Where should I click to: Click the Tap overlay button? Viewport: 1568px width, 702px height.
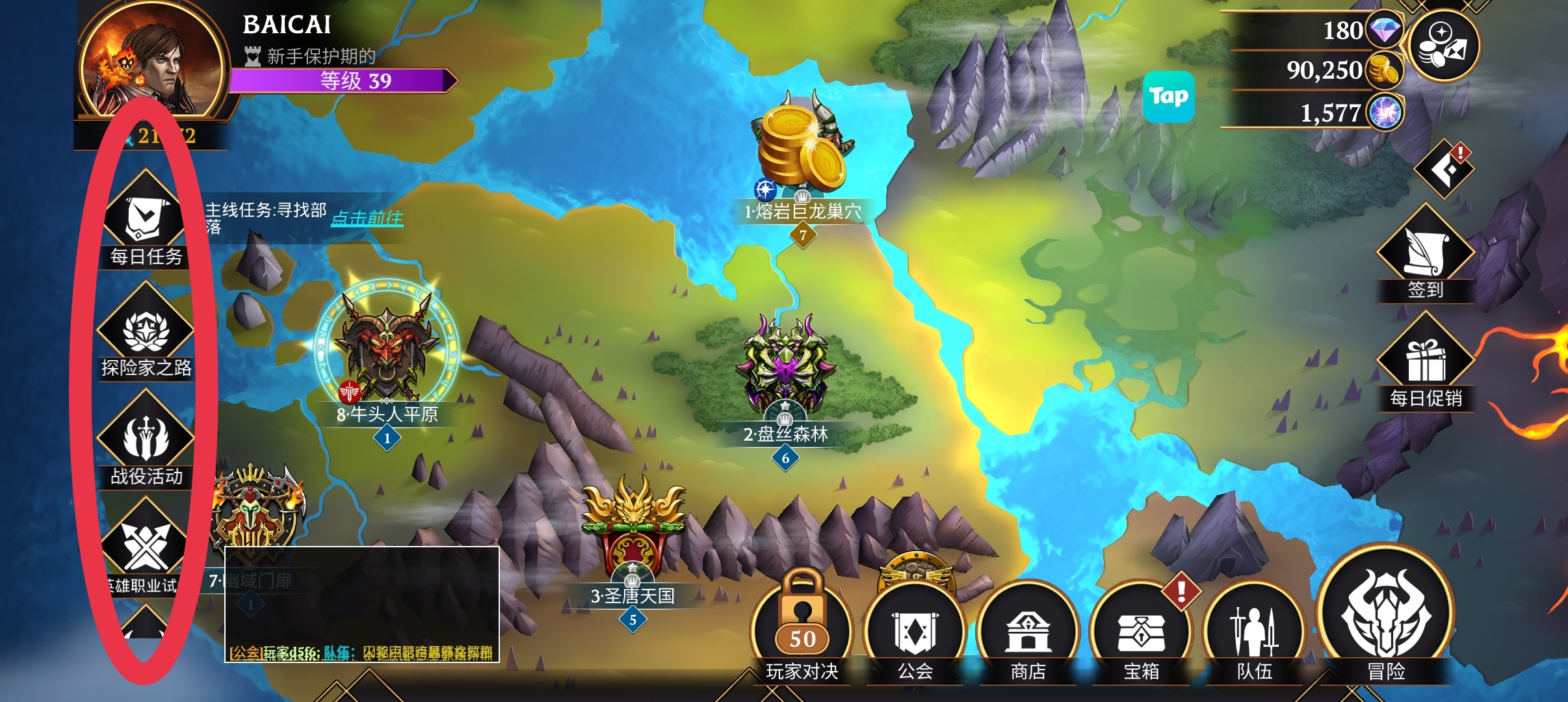click(x=1168, y=97)
